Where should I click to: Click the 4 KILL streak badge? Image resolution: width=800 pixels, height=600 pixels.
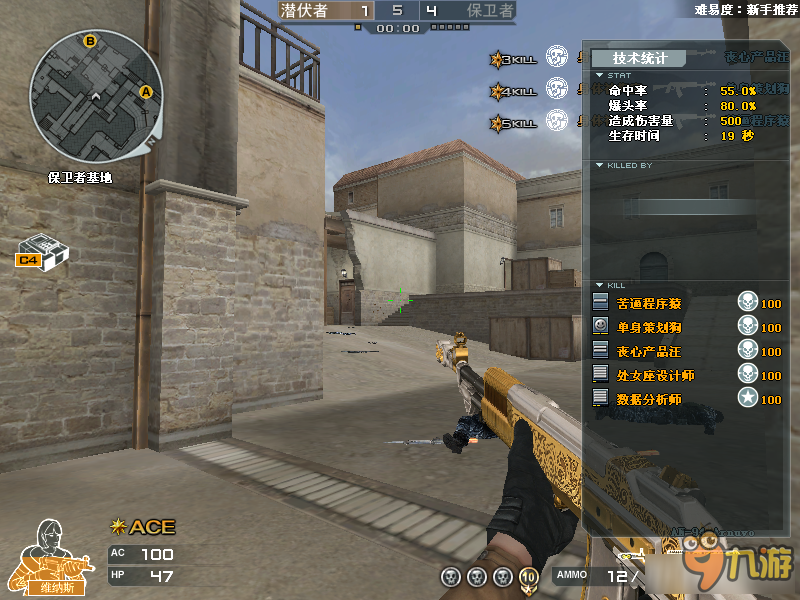click(514, 92)
